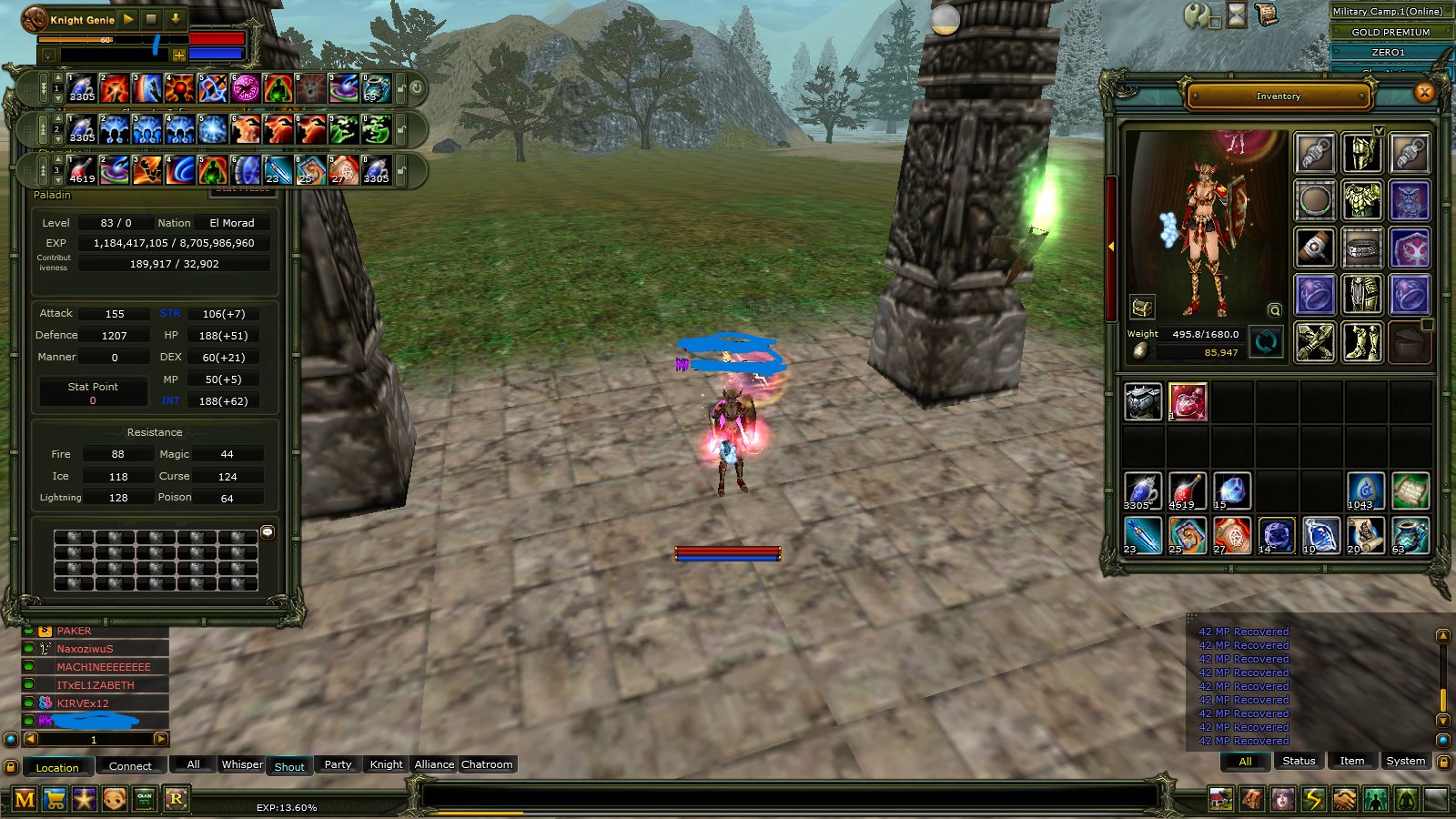
Task: Open the quest scroll icon
Action: pos(1266,15)
